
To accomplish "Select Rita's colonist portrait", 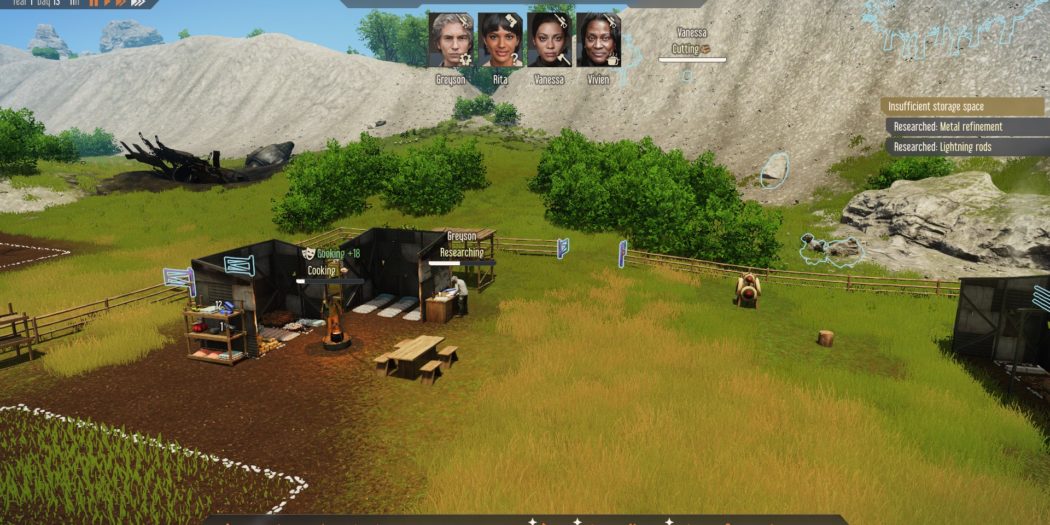I will pos(500,40).
